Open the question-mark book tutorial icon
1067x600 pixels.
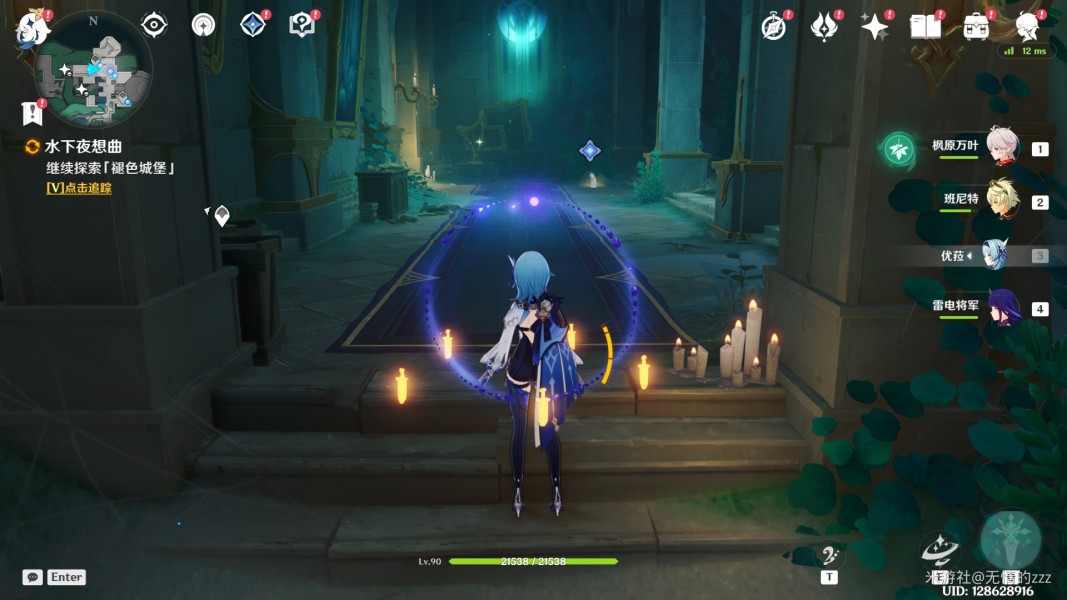point(302,25)
